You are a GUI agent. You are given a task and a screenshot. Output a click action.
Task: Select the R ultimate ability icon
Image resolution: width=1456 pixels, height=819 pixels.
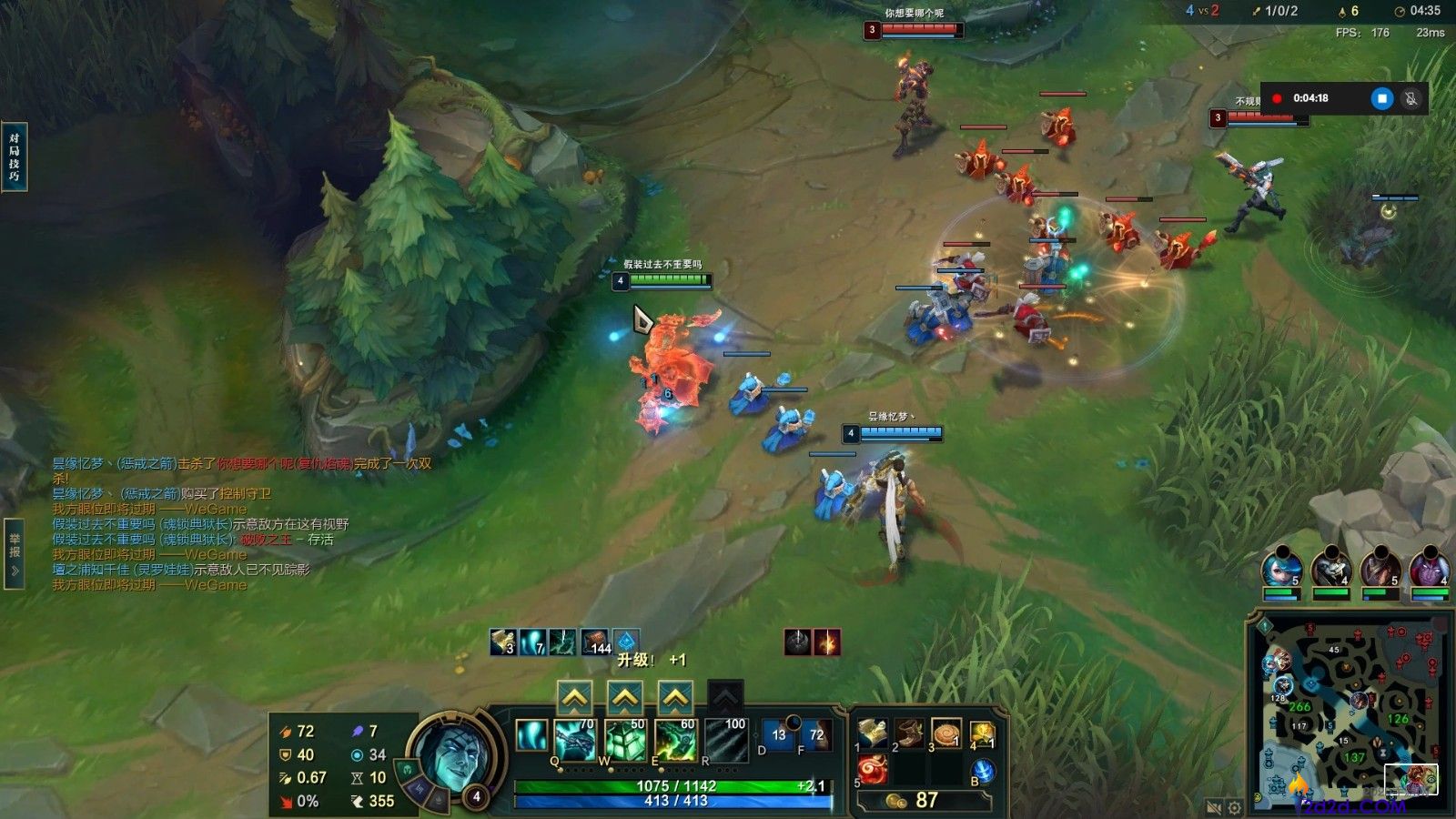(x=725, y=740)
